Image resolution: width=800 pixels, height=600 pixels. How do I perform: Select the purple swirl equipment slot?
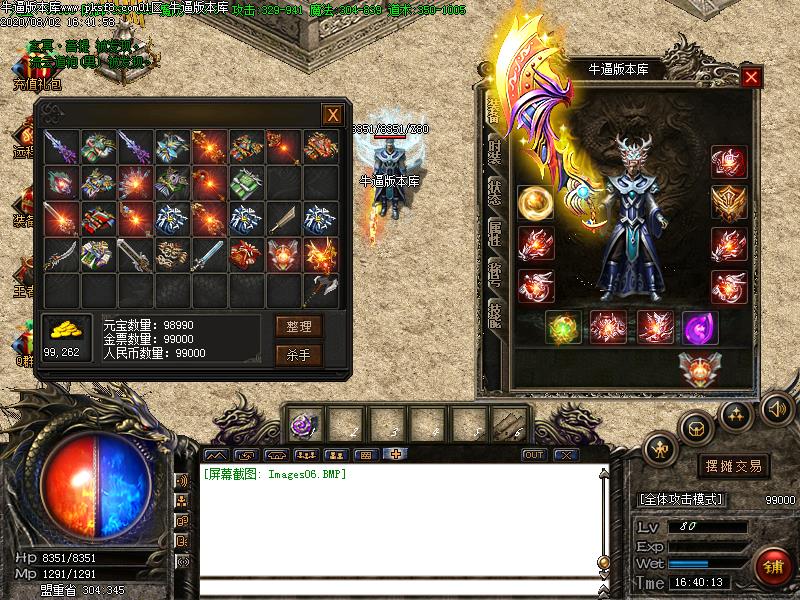tap(698, 327)
